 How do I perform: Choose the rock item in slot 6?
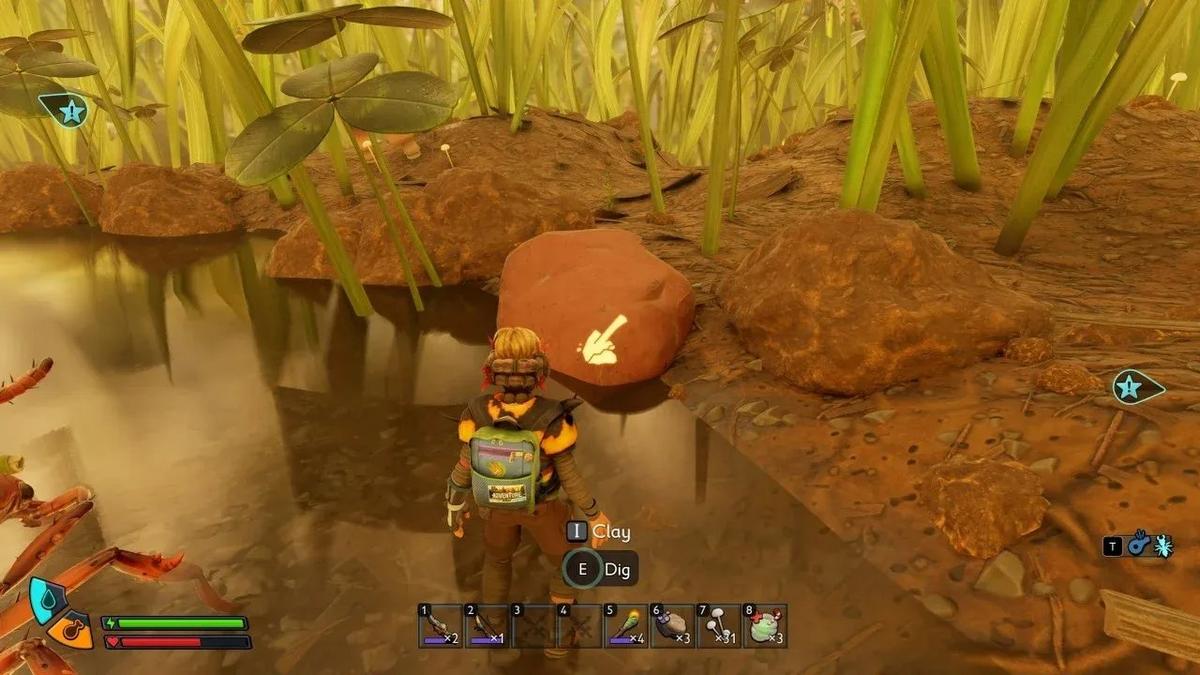tap(672, 626)
